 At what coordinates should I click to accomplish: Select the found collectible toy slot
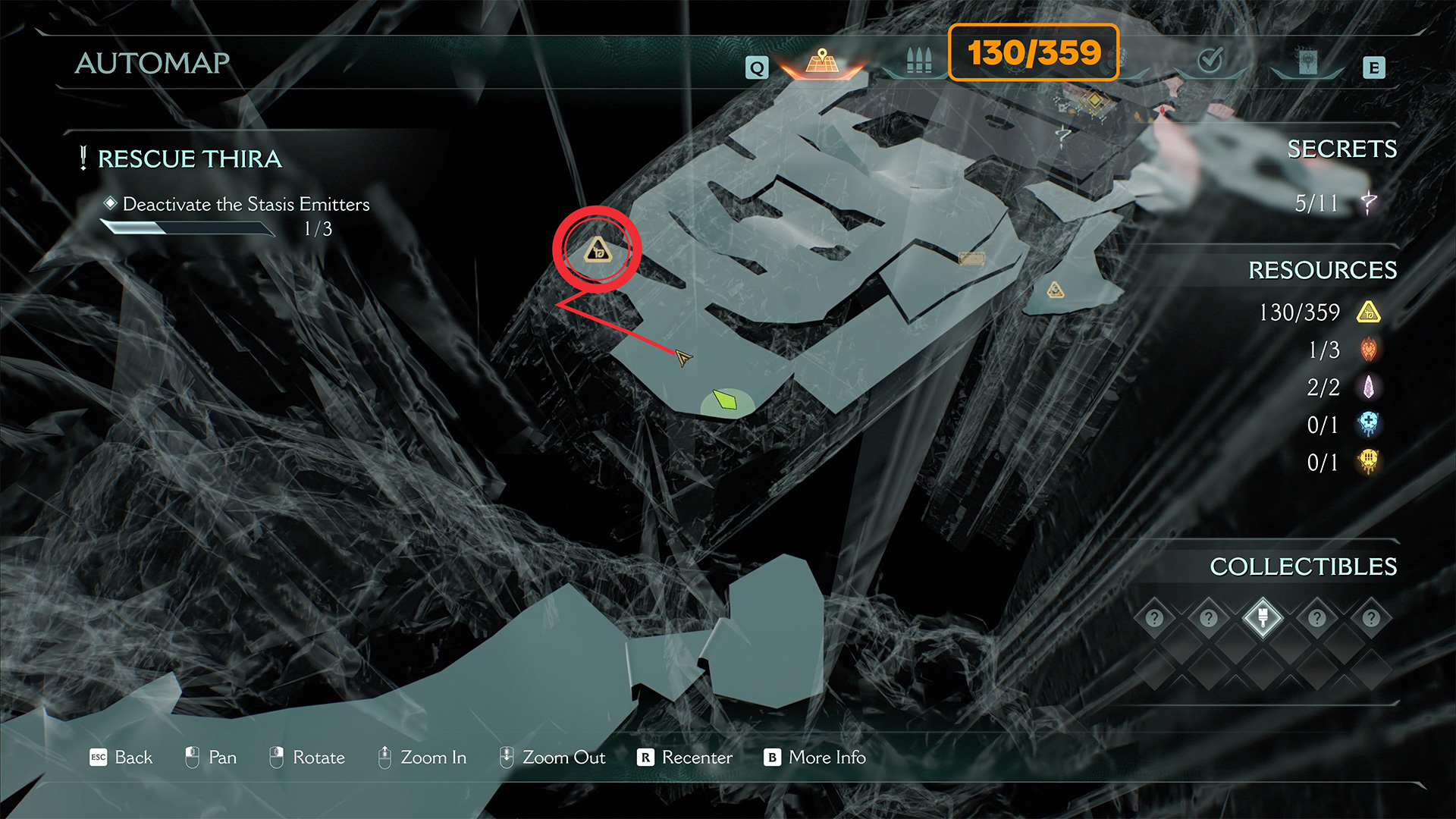point(1263,617)
